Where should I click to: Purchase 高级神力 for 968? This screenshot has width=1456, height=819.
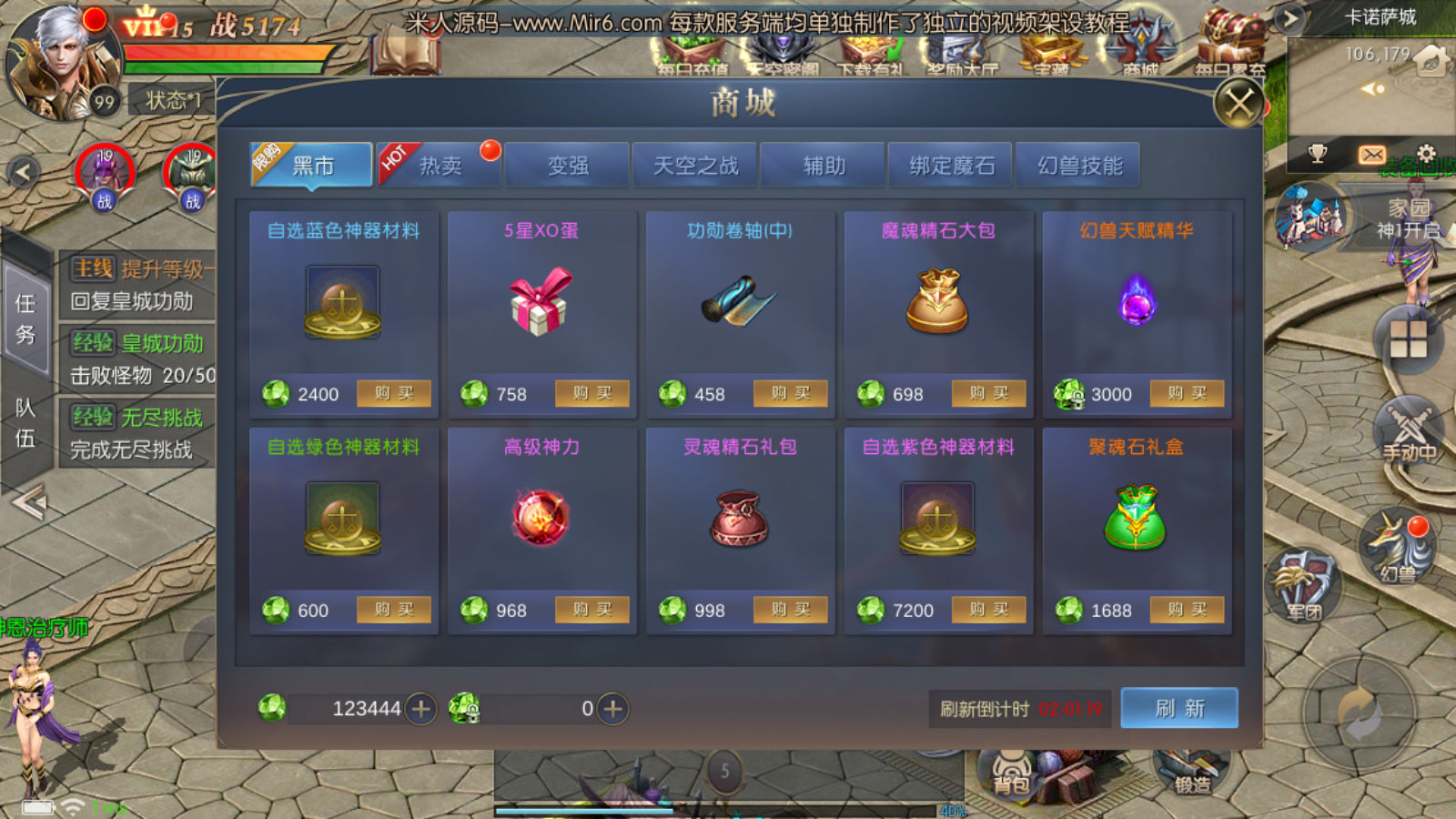click(591, 610)
